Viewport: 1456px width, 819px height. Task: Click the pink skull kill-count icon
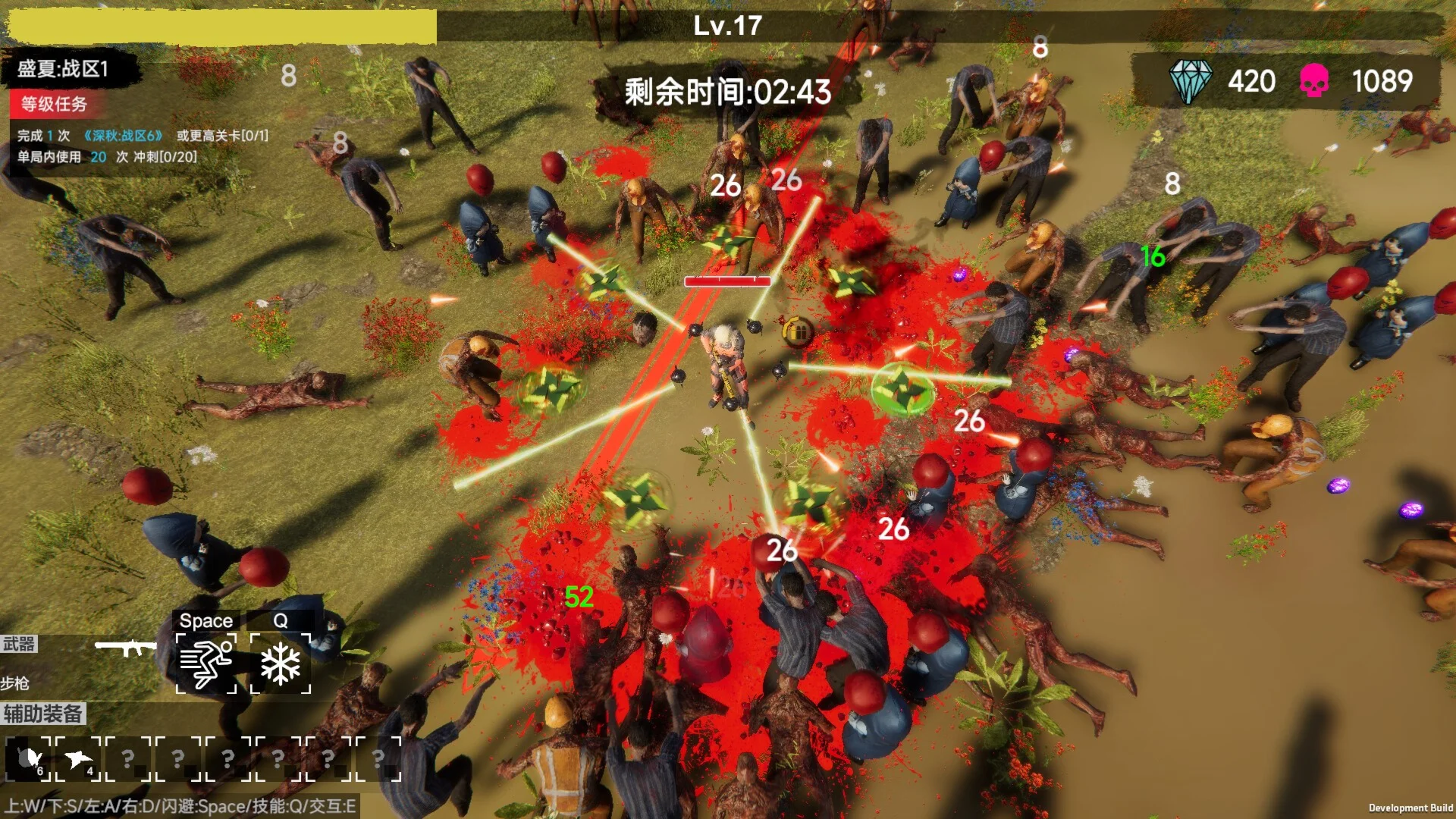pos(1313,81)
